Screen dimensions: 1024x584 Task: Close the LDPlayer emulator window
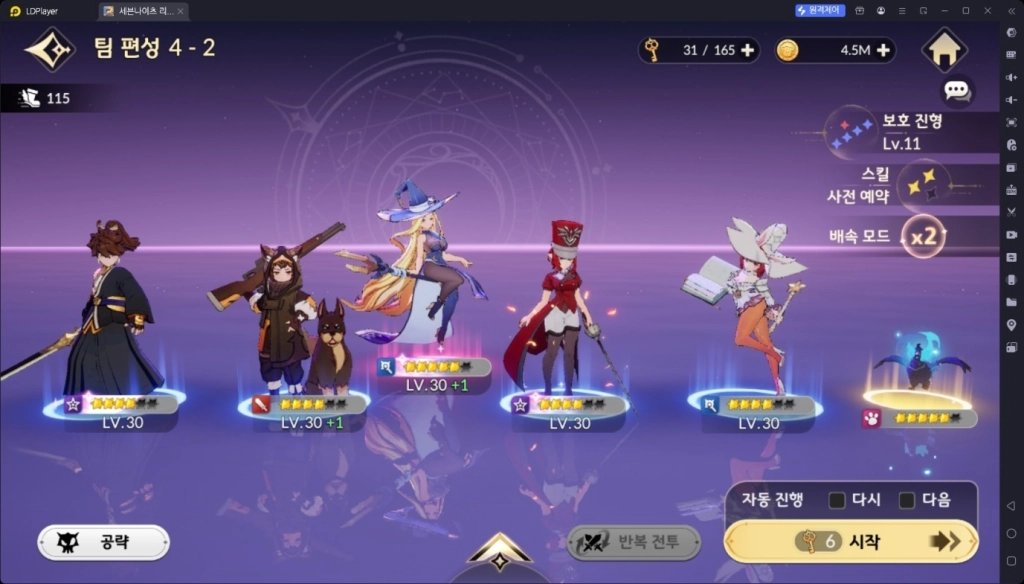tap(988, 10)
